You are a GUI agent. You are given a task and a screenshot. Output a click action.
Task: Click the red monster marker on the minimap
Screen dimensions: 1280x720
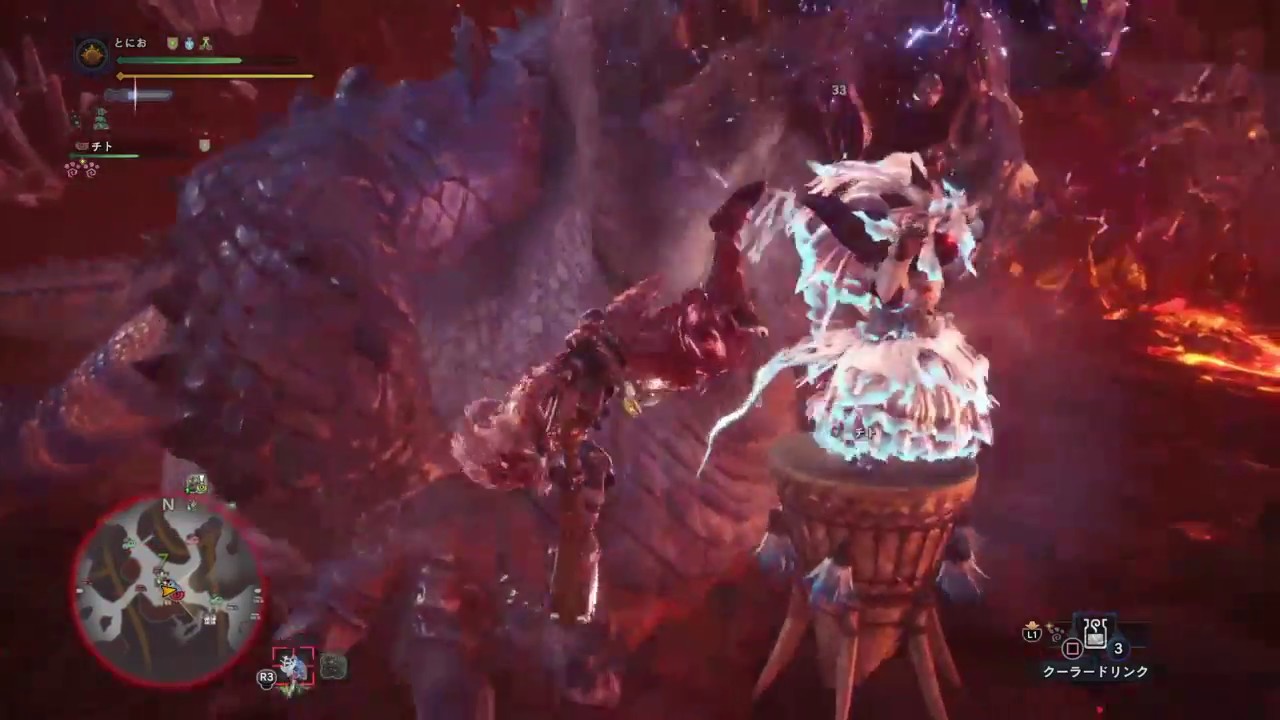coord(179,596)
